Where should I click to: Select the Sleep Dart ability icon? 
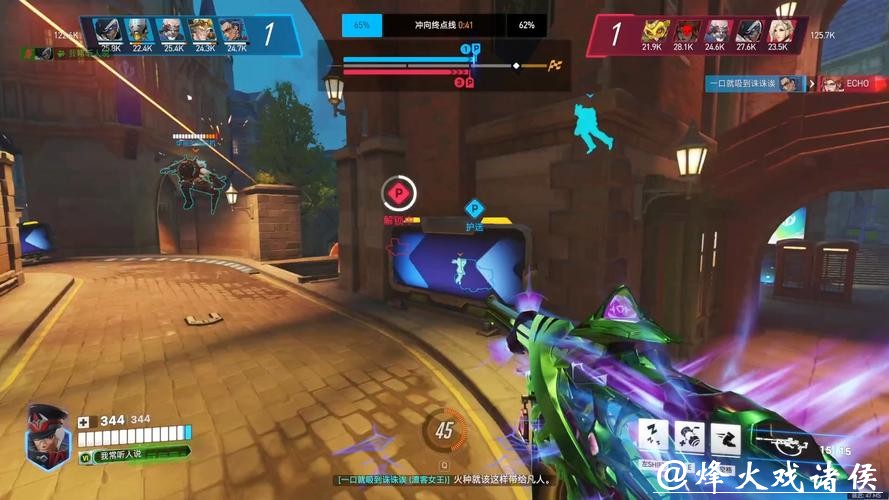(655, 436)
